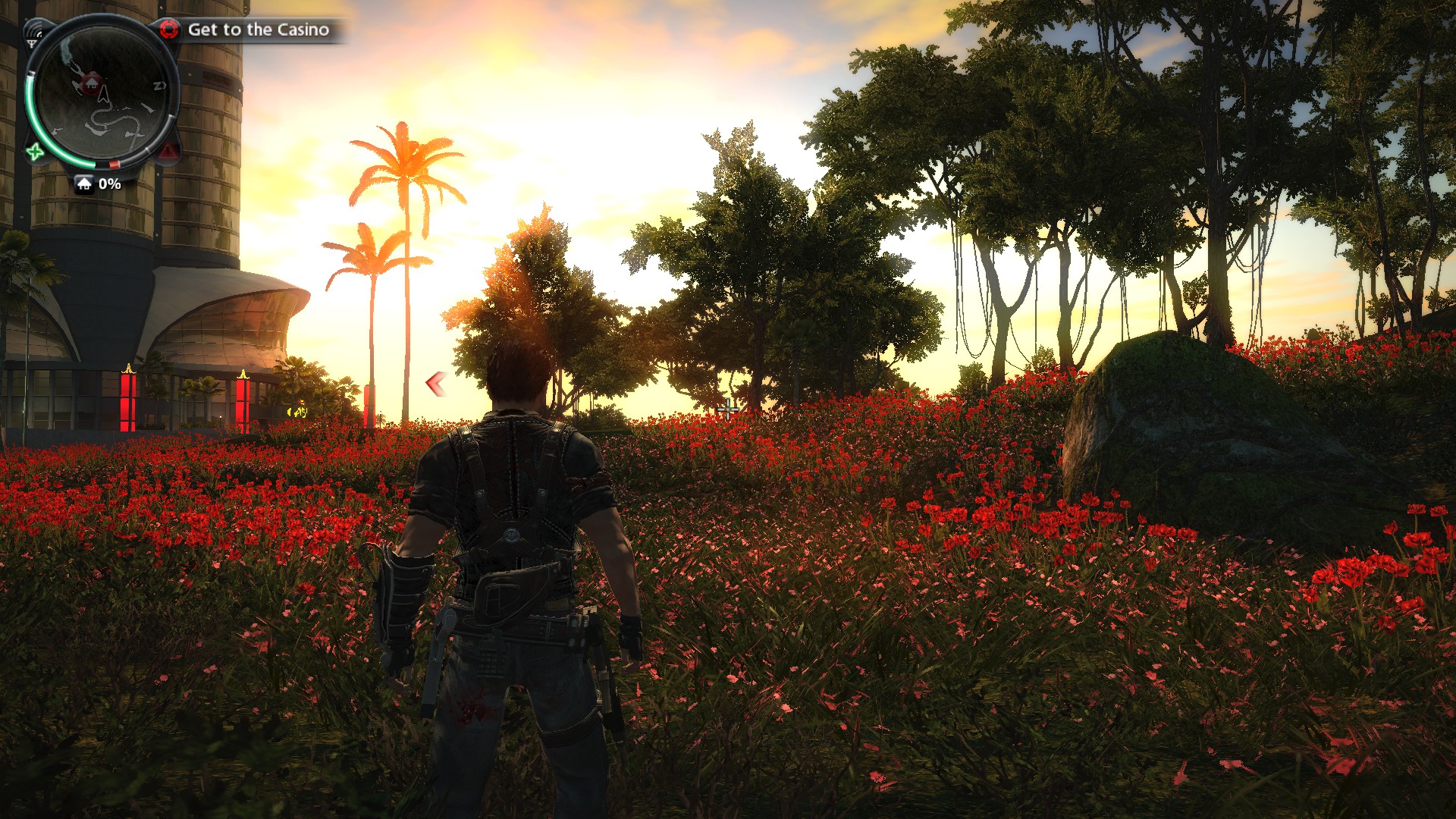Select the "Get to the Casino" objective tracker
The image size is (1456, 819).
tap(258, 30)
